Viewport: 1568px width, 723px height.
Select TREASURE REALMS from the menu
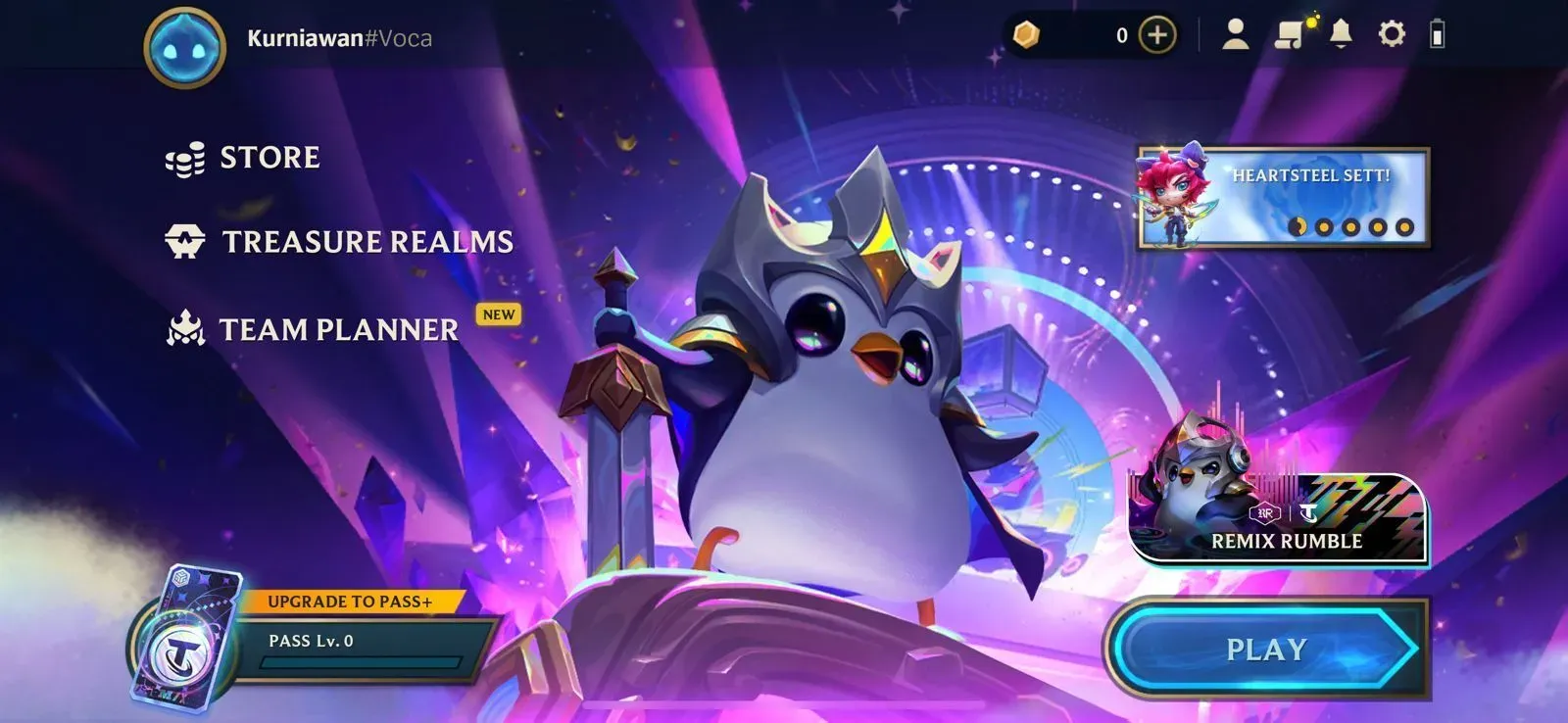point(368,240)
